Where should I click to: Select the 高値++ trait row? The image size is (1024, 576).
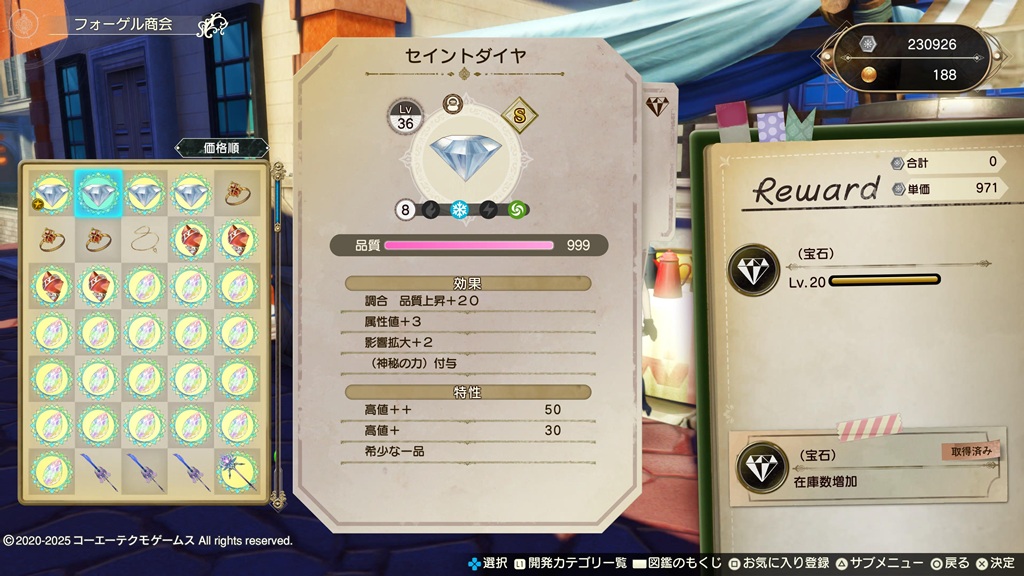(x=465, y=409)
